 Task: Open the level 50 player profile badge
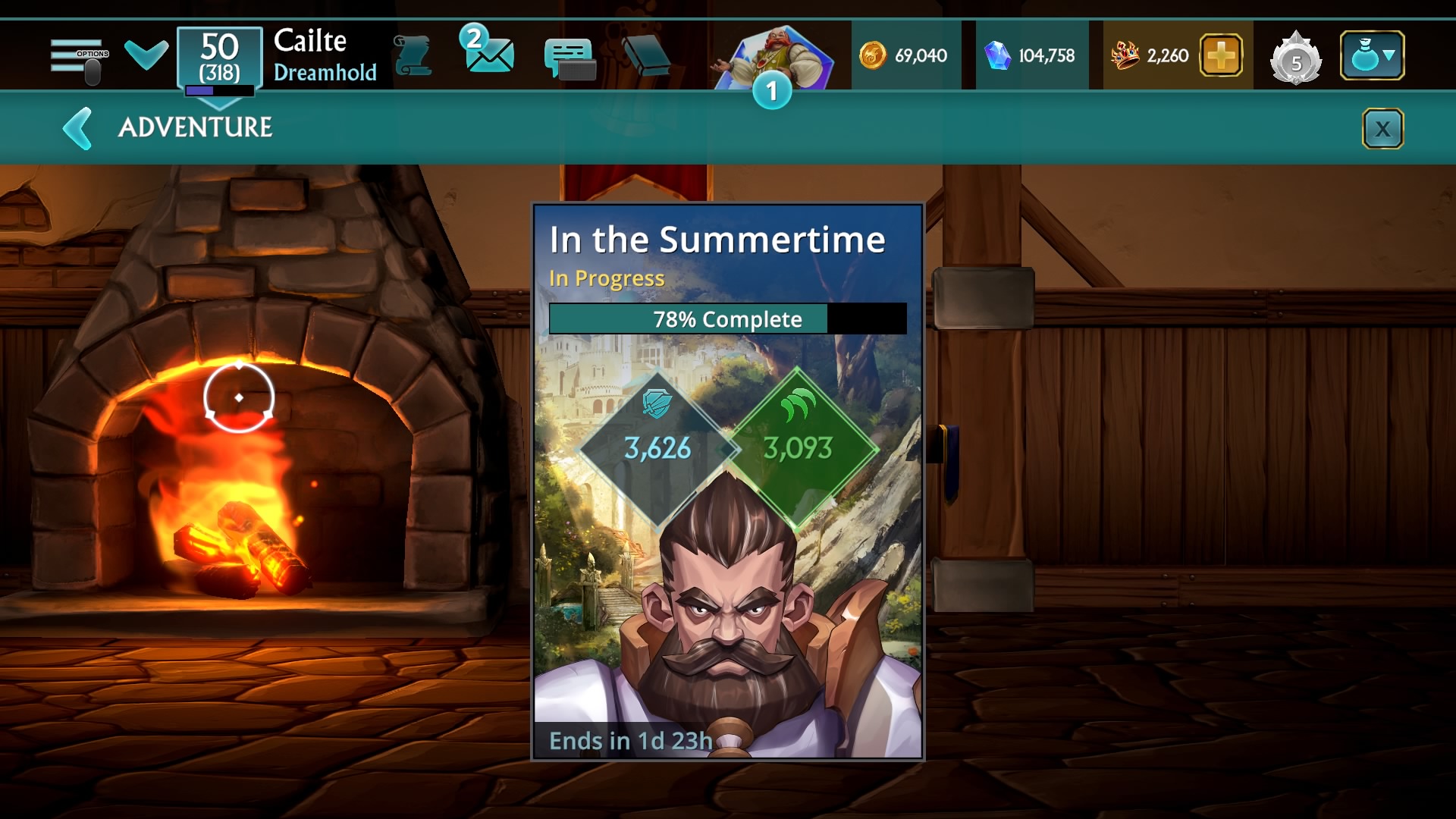[x=220, y=58]
